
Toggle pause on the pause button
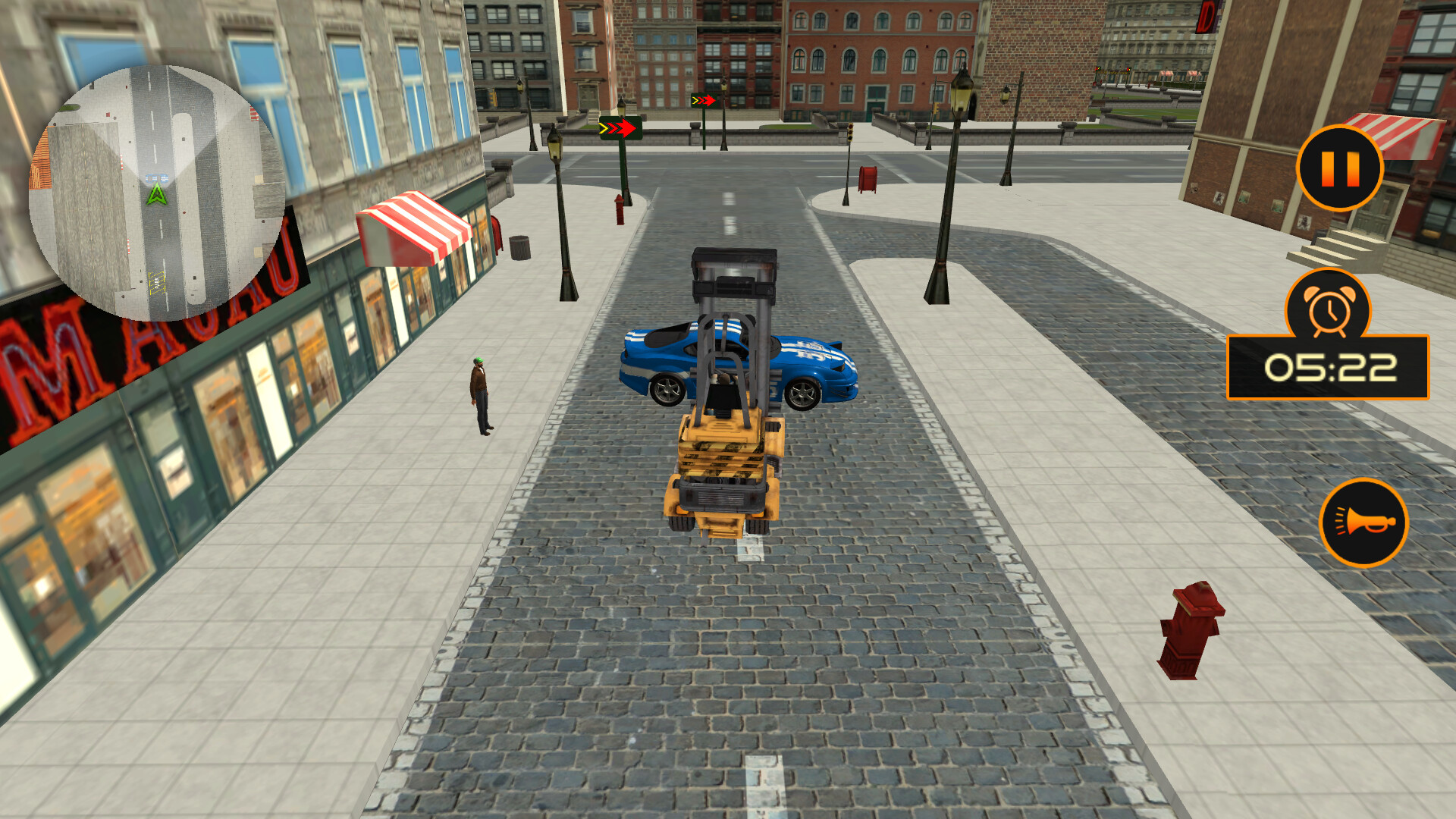1339,168
